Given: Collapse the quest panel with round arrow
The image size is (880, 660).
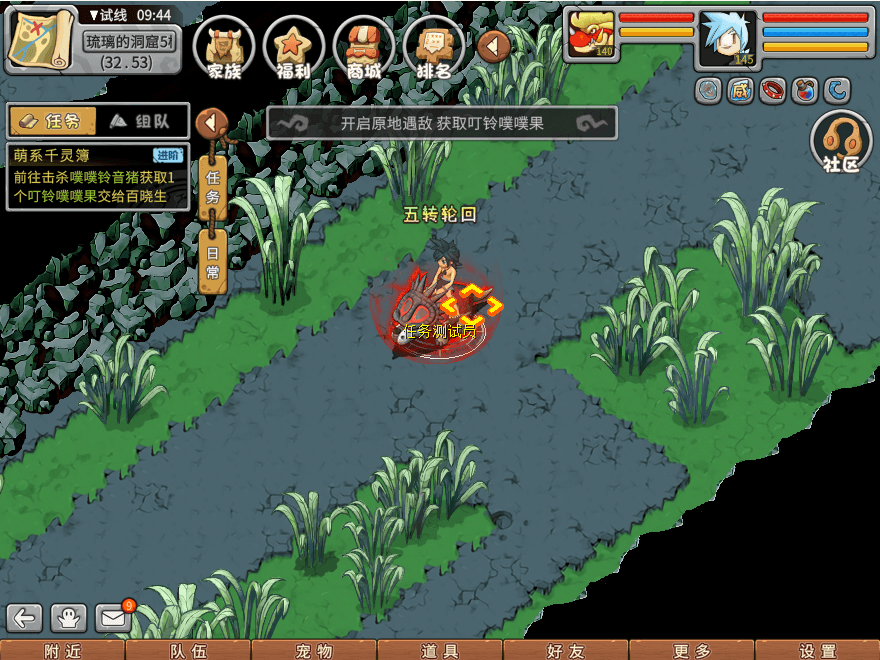Looking at the screenshot, I should point(212,123).
